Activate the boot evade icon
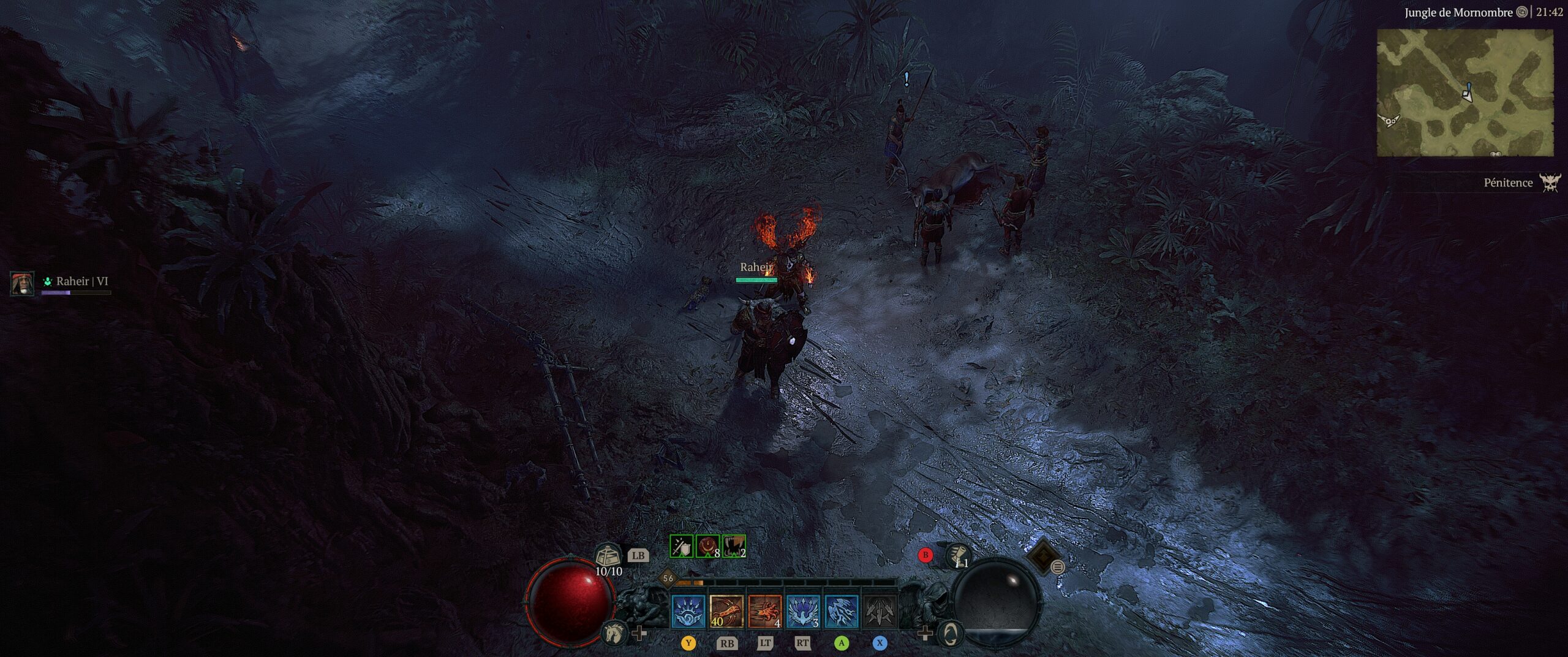The height and width of the screenshot is (657, 1568). pyautogui.click(x=959, y=556)
